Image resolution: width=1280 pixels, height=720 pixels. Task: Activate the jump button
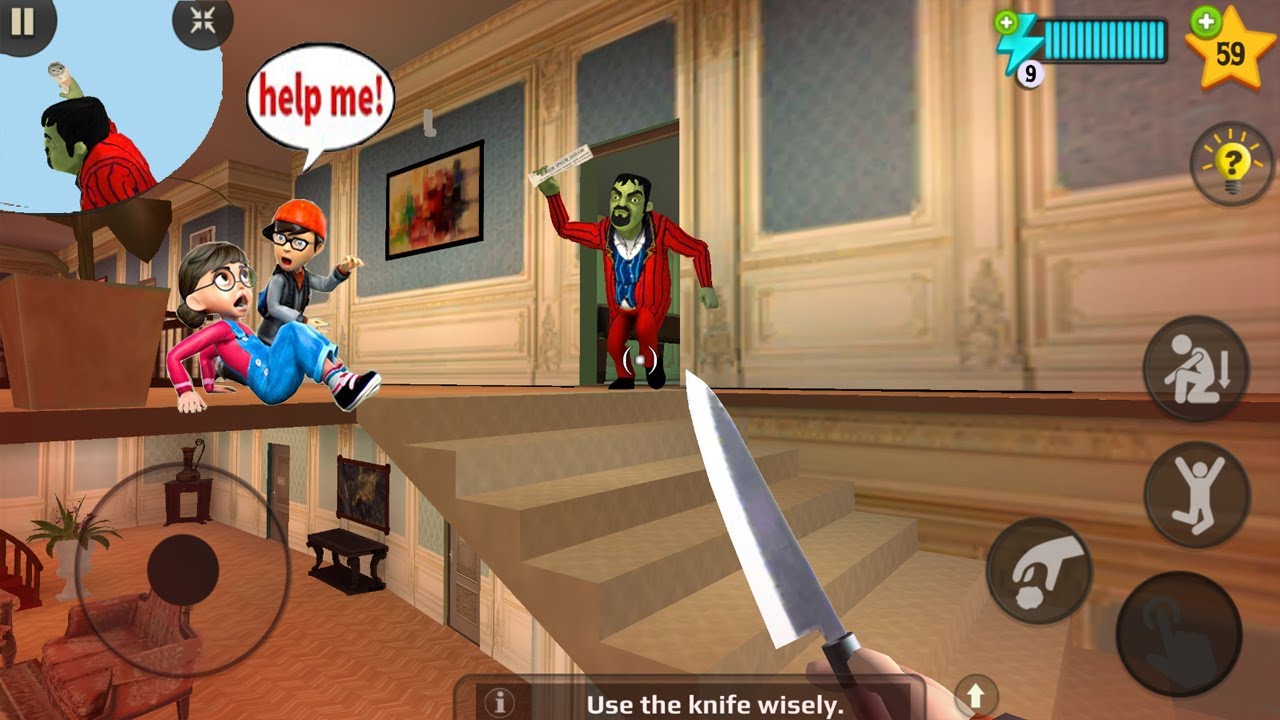coord(1196,494)
